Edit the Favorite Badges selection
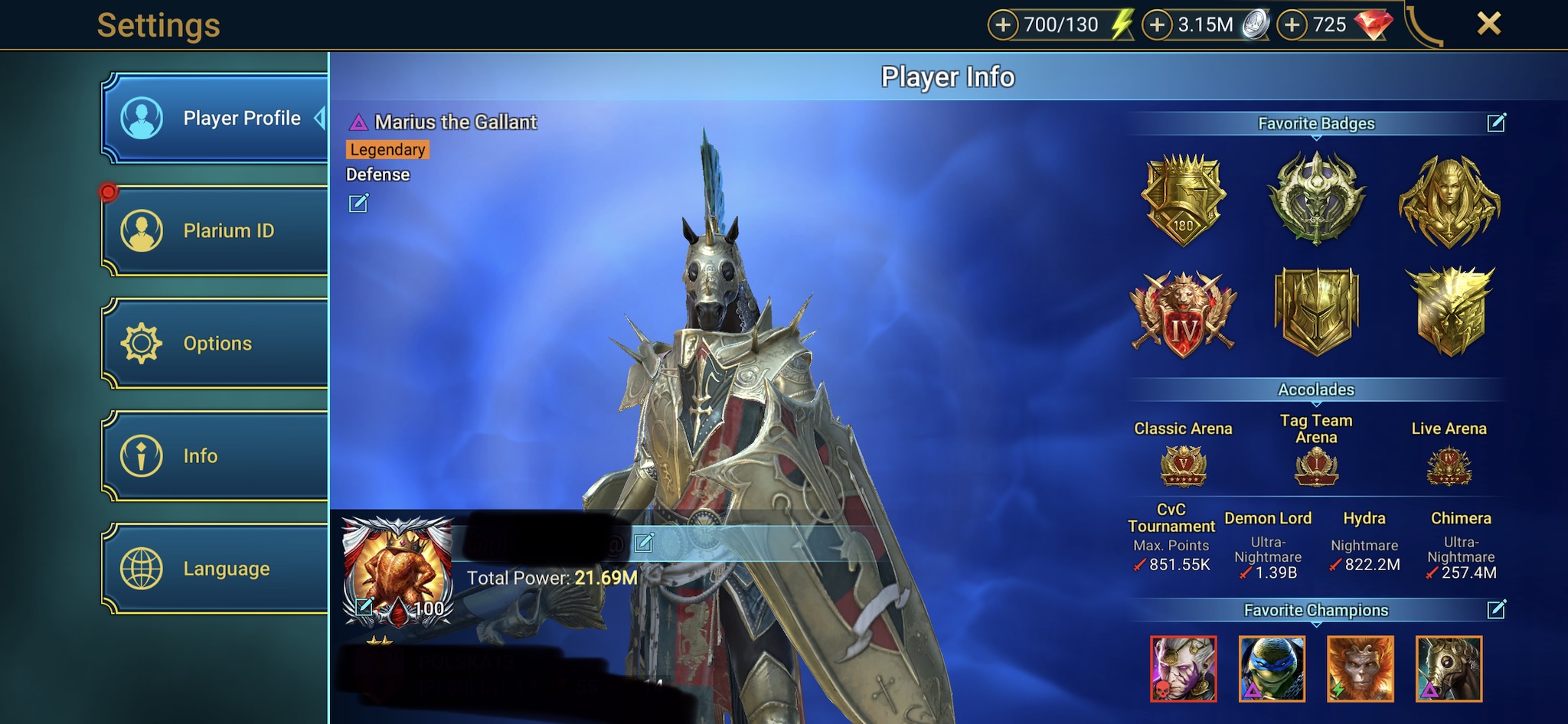 point(1496,122)
